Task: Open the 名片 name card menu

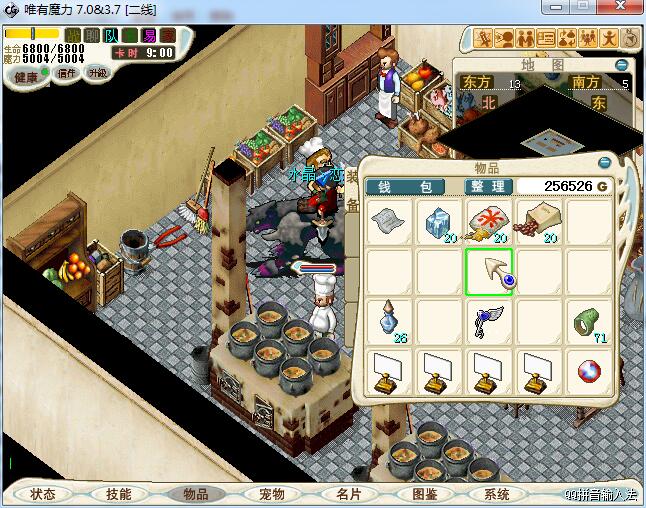Action: [347, 494]
